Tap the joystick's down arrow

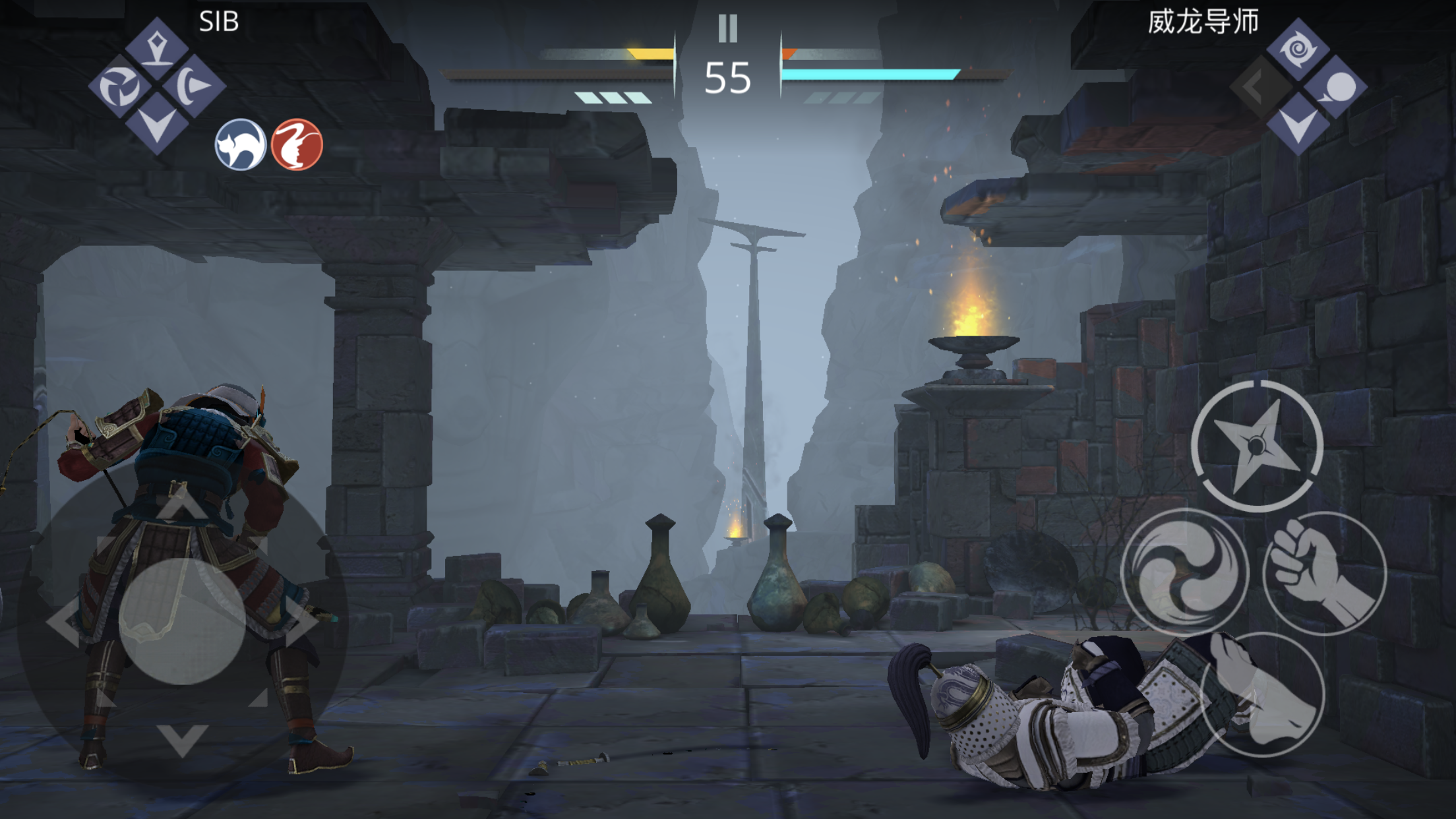click(183, 739)
